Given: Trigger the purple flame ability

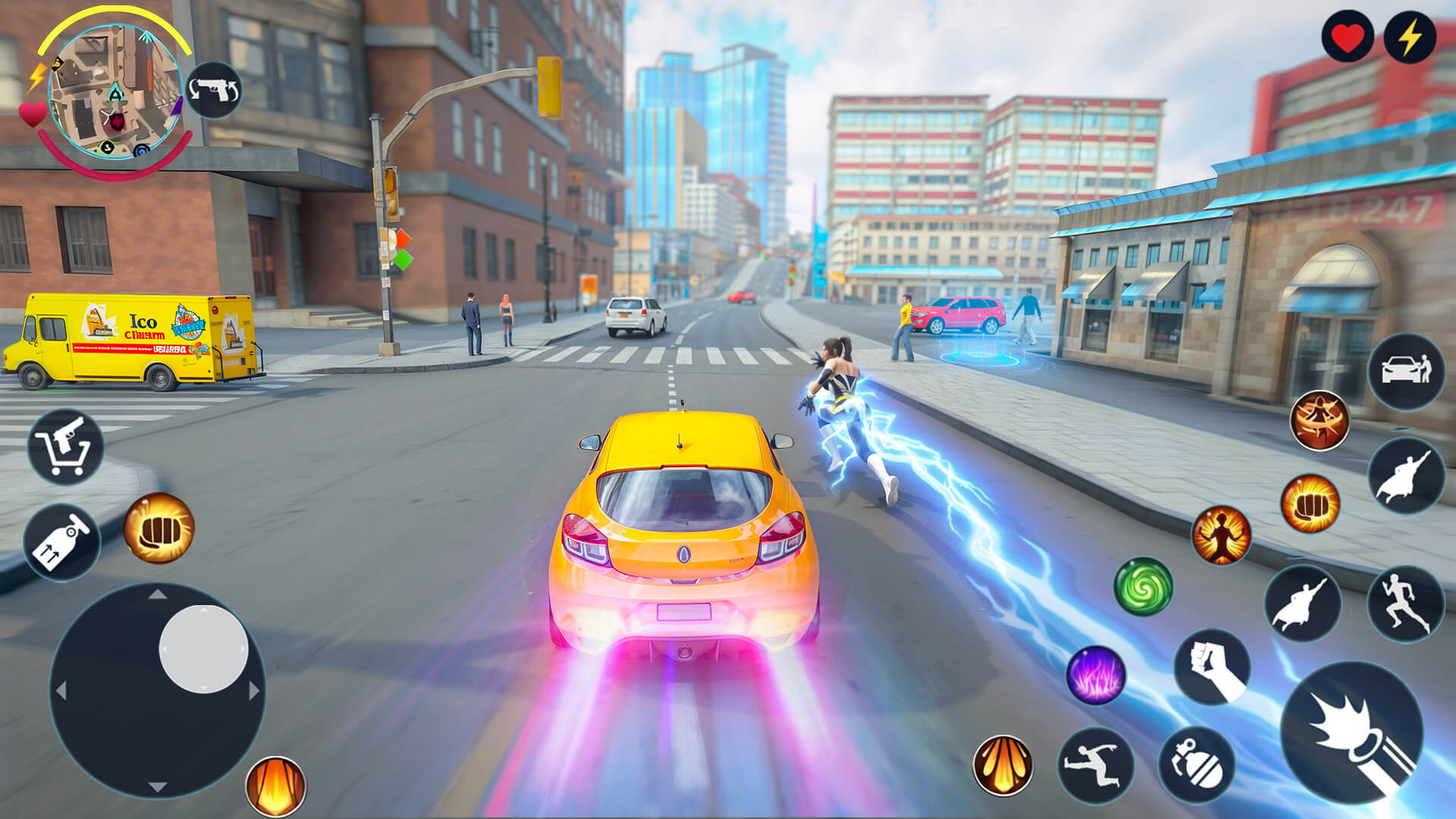Looking at the screenshot, I should (1095, 674).
